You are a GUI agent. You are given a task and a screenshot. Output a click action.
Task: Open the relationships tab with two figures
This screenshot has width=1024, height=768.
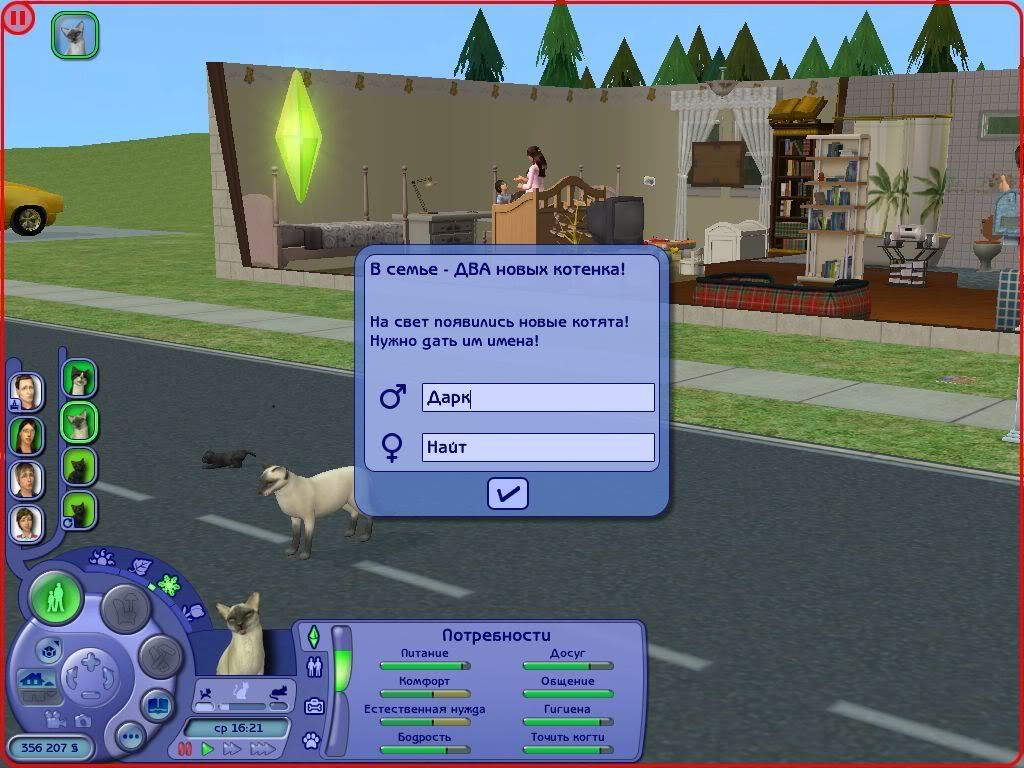coord(314,667)
